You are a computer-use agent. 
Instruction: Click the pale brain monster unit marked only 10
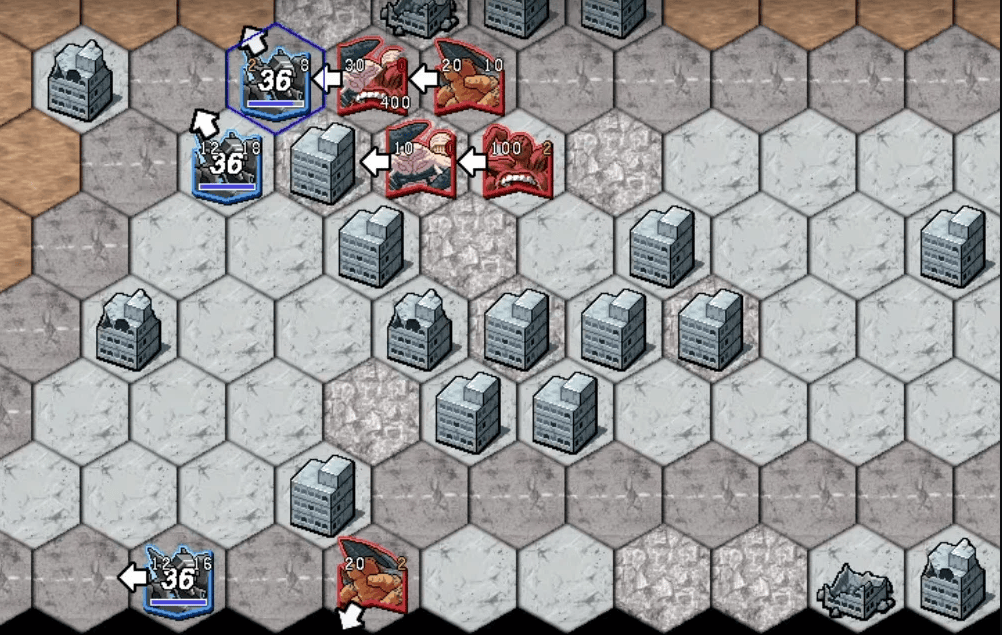421,160
